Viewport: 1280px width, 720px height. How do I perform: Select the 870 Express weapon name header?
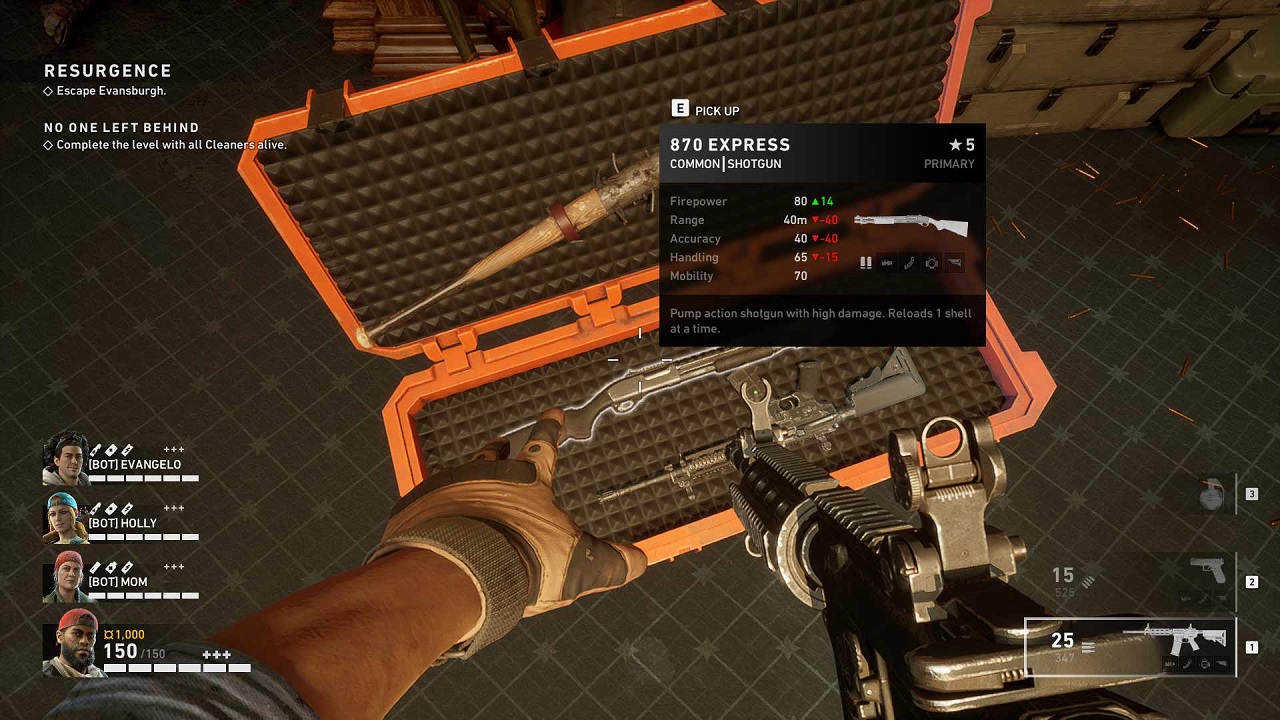(730, 145)
